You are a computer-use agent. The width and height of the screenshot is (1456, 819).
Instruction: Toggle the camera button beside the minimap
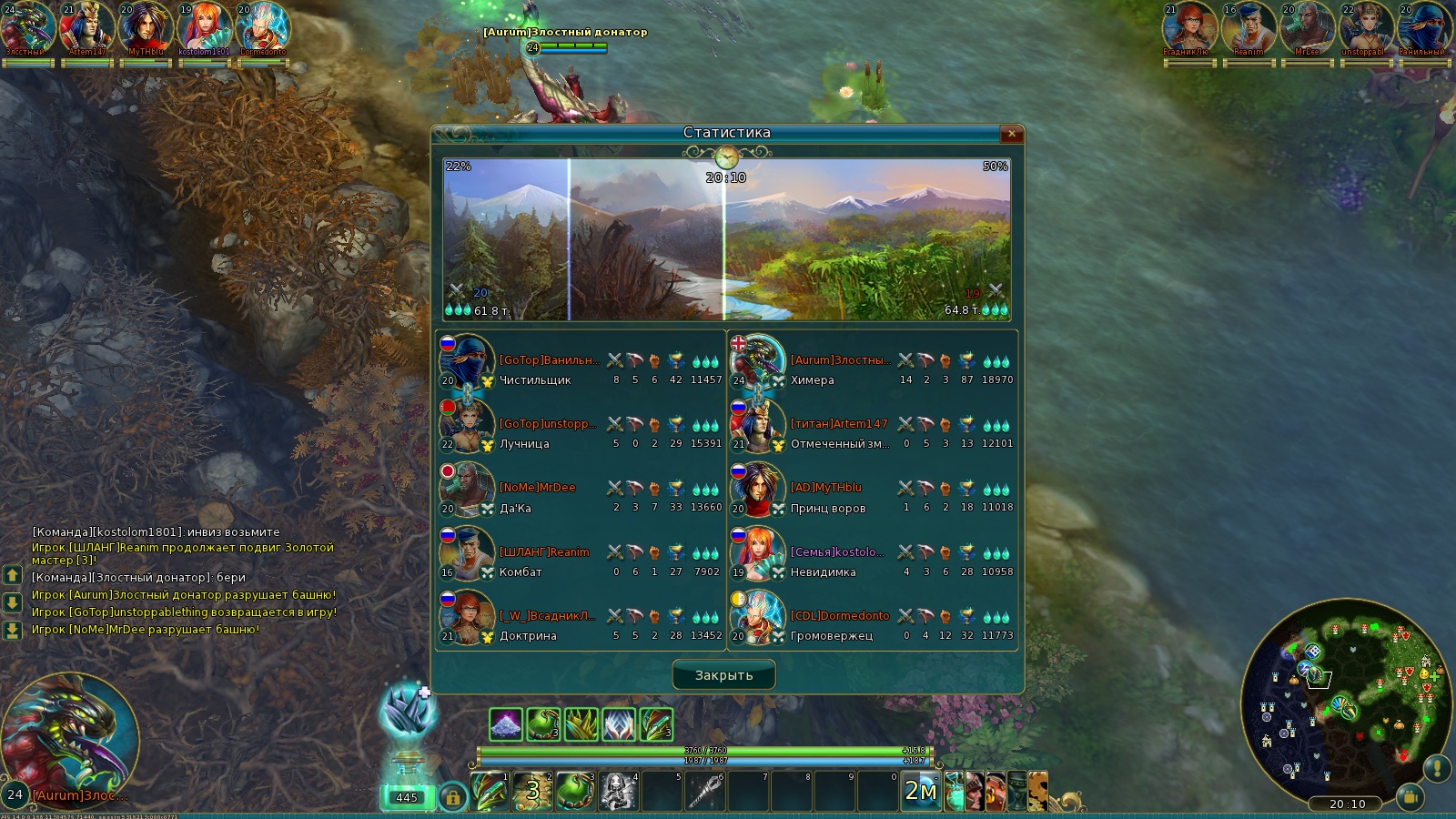[x=1410, y=797]
